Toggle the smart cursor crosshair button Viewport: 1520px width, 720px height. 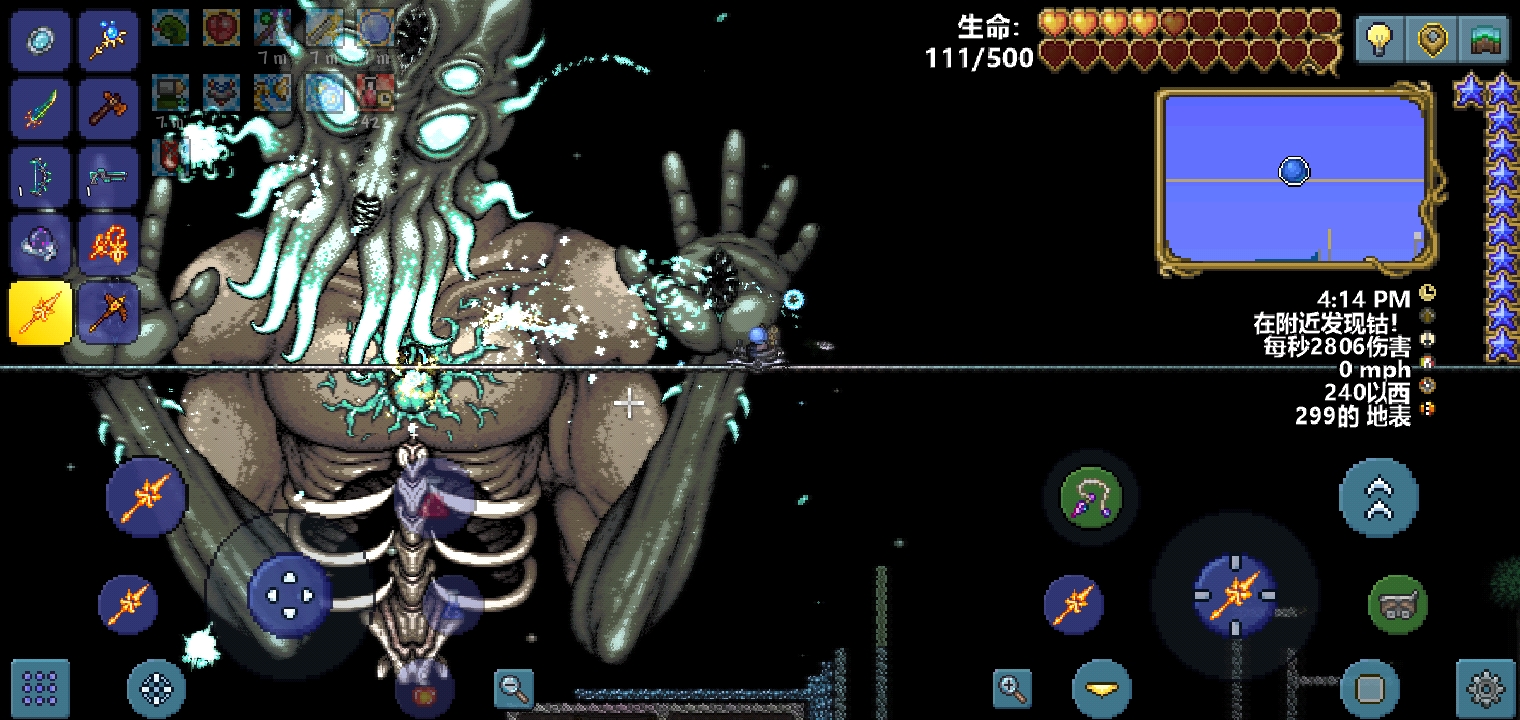[x=157, y=687]
